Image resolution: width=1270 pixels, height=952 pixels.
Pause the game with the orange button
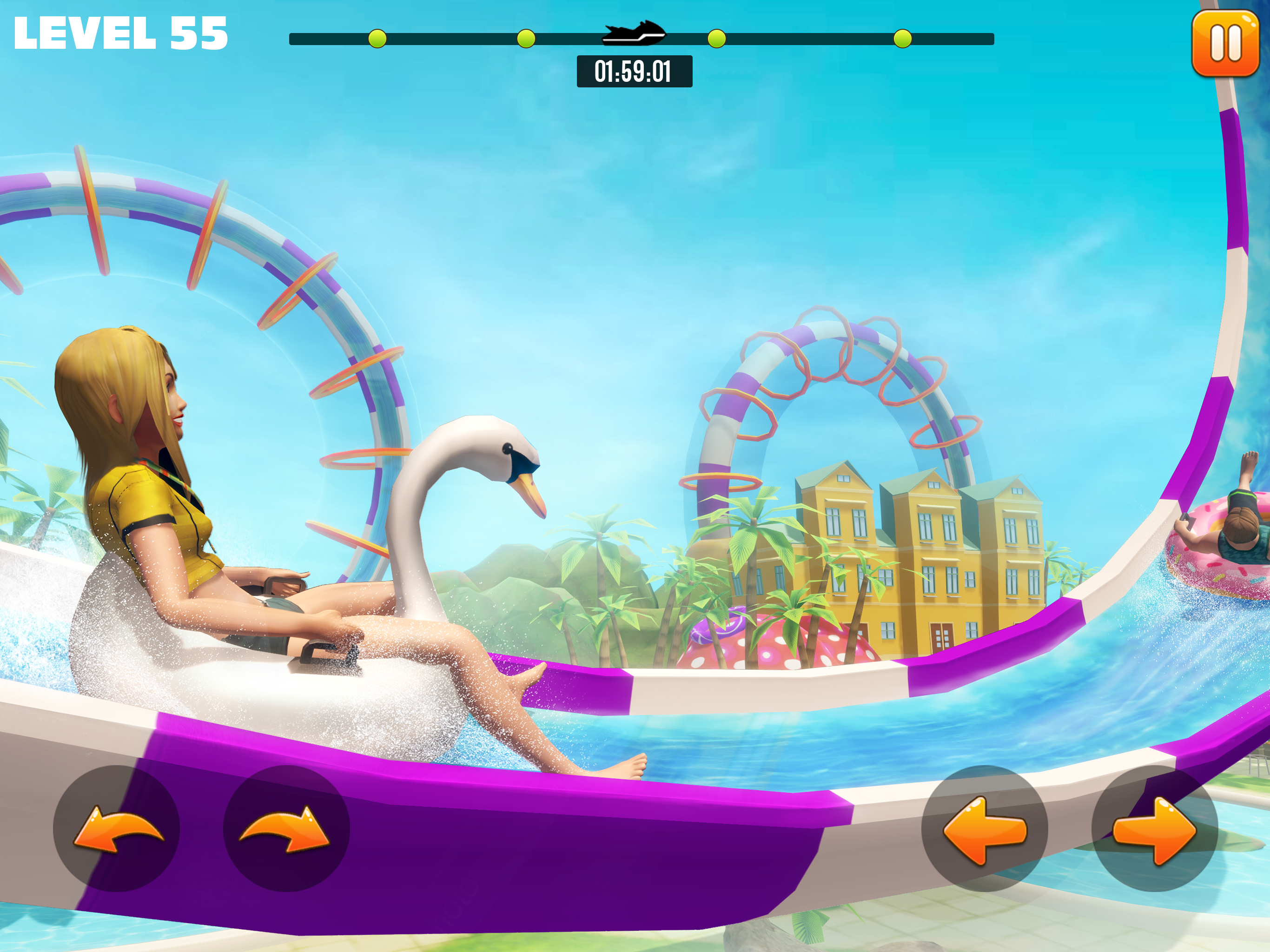point(1225,44)
